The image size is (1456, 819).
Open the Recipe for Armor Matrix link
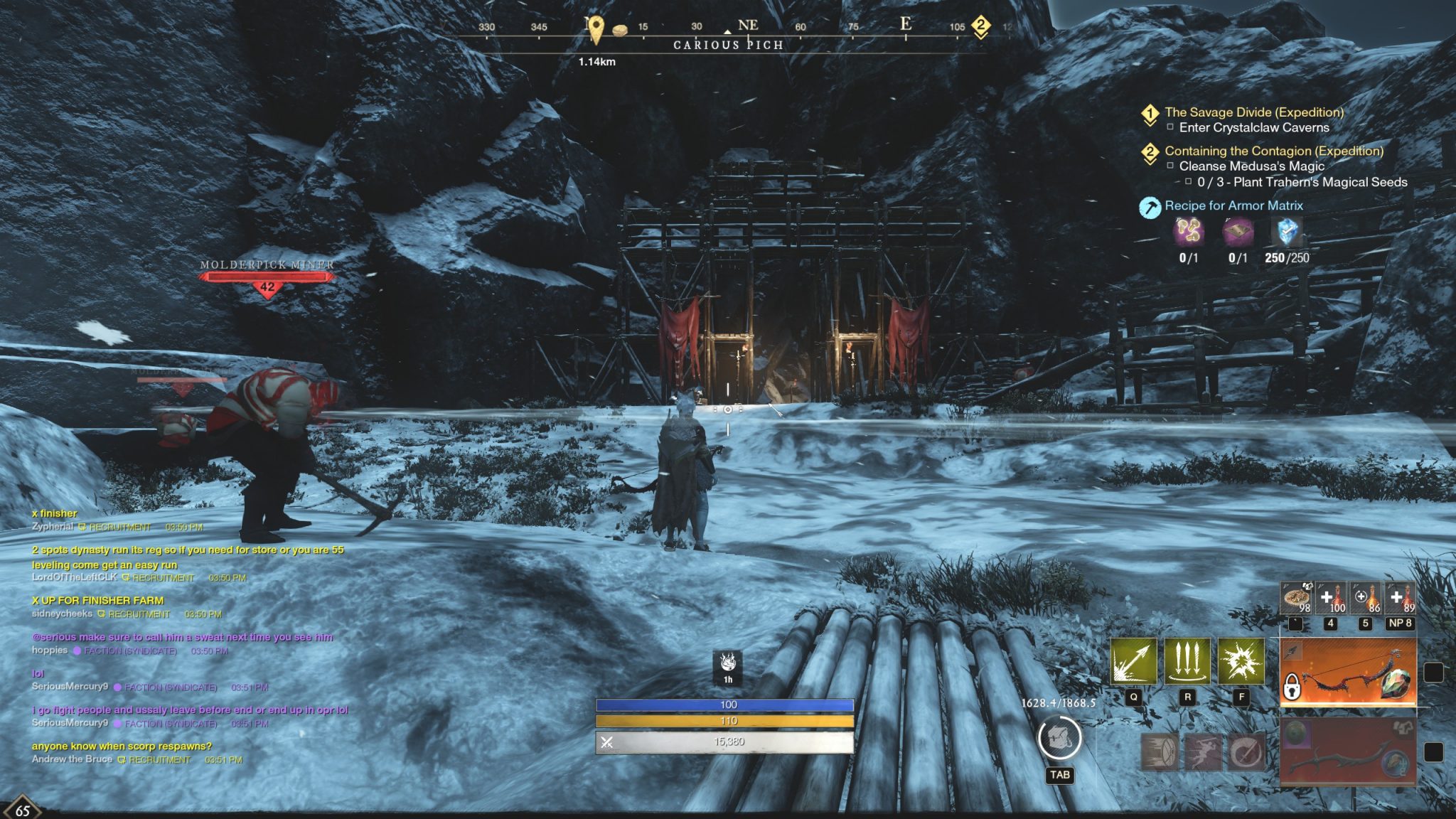tap(1233, 205)
